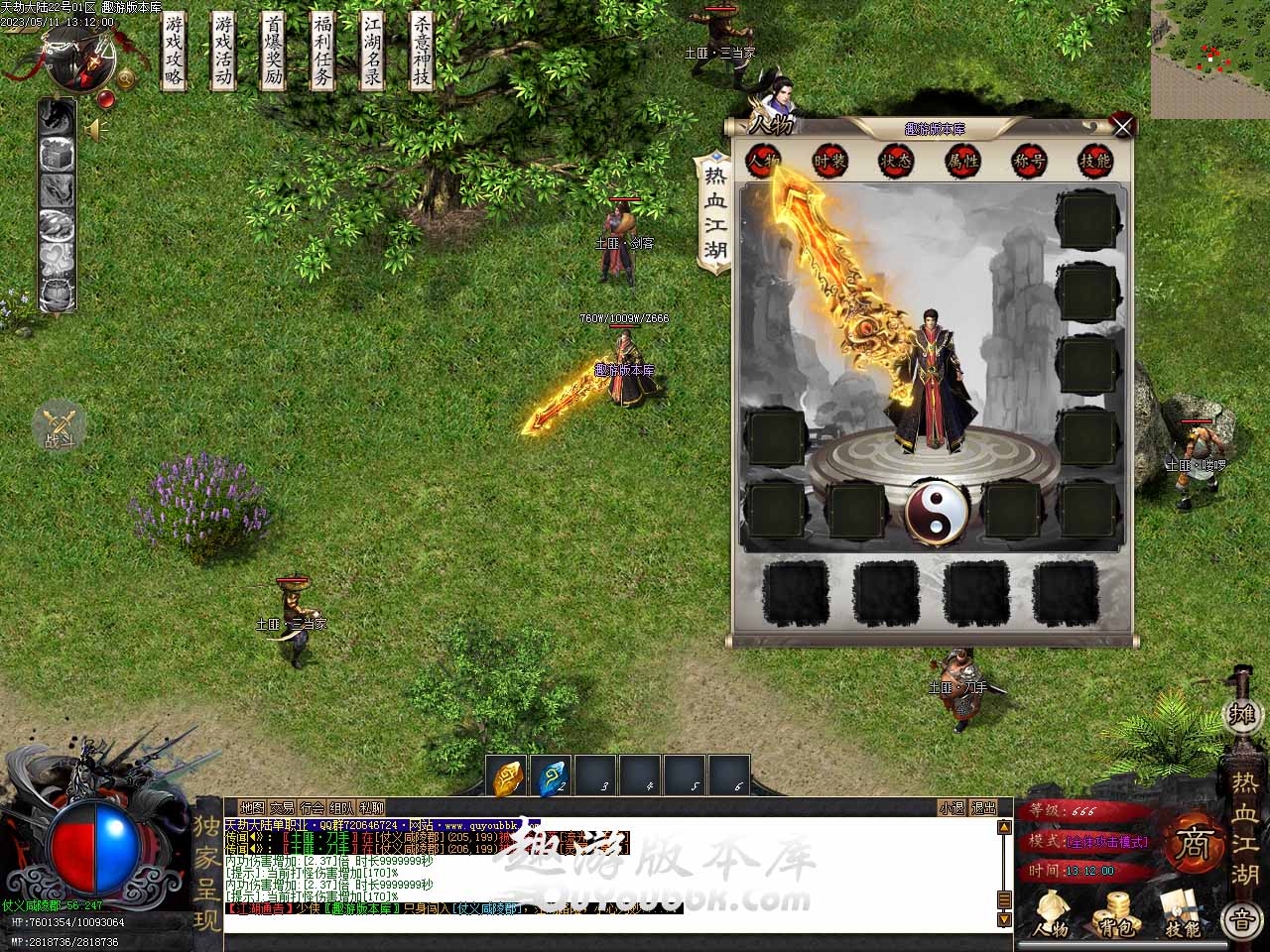
Task: Use the blue rune in the second hotbar slot
Action: 552,777
